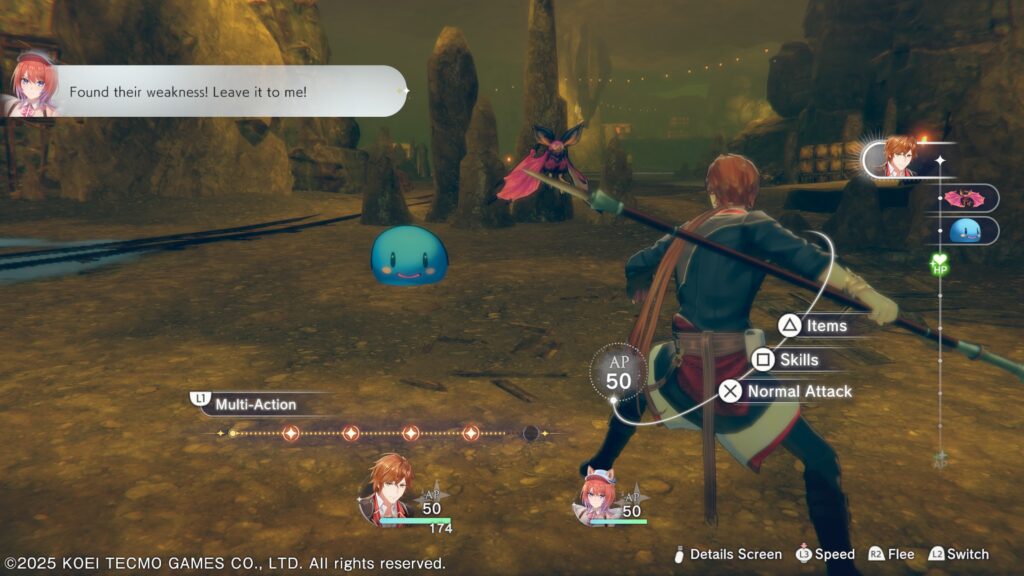Image resolution: width=1024 pixels, height=576 pixels.
Task: Click the green HP heart timeline marker
Action: point(939,265)
